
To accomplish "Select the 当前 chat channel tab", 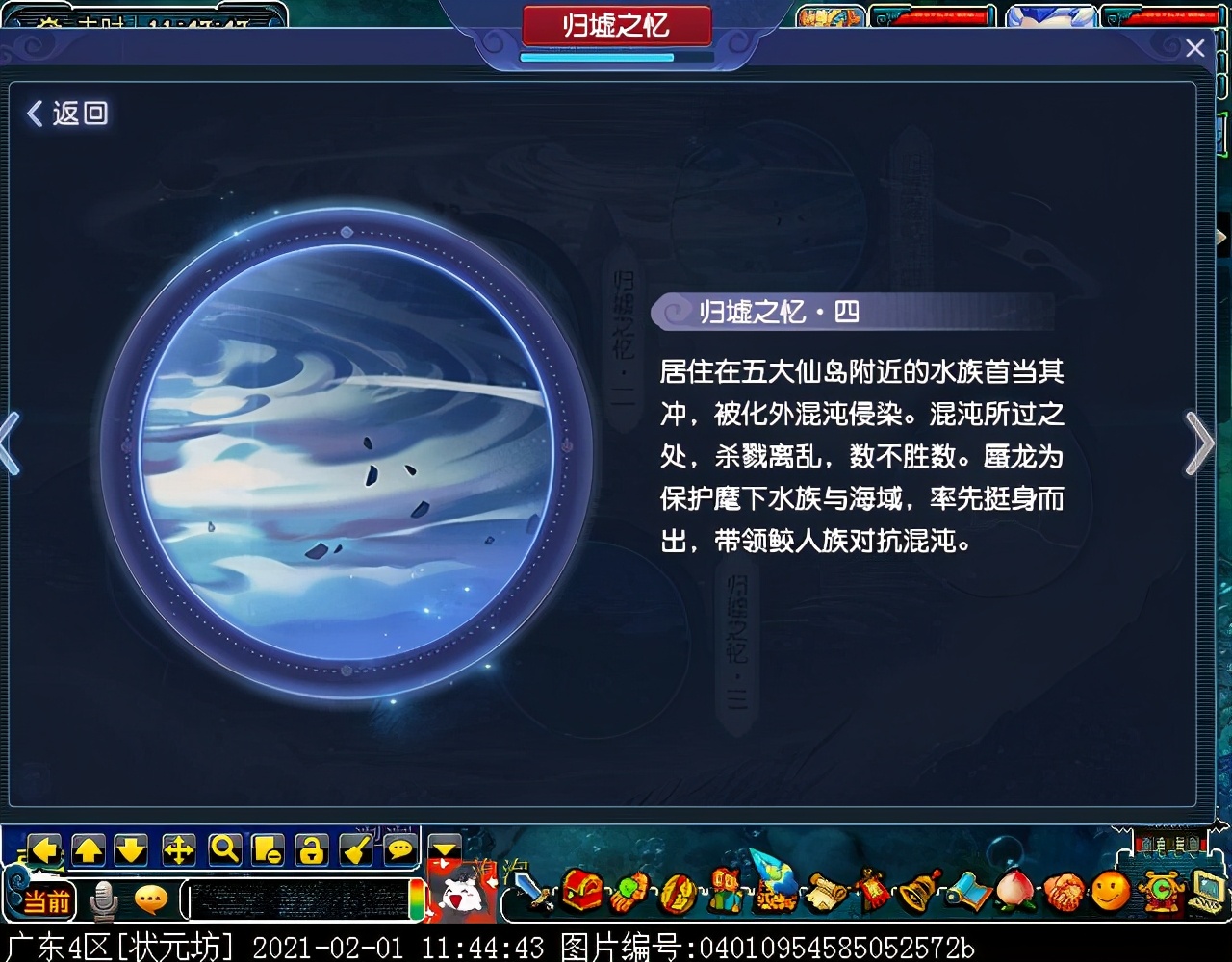I will (x=48, y=899).
